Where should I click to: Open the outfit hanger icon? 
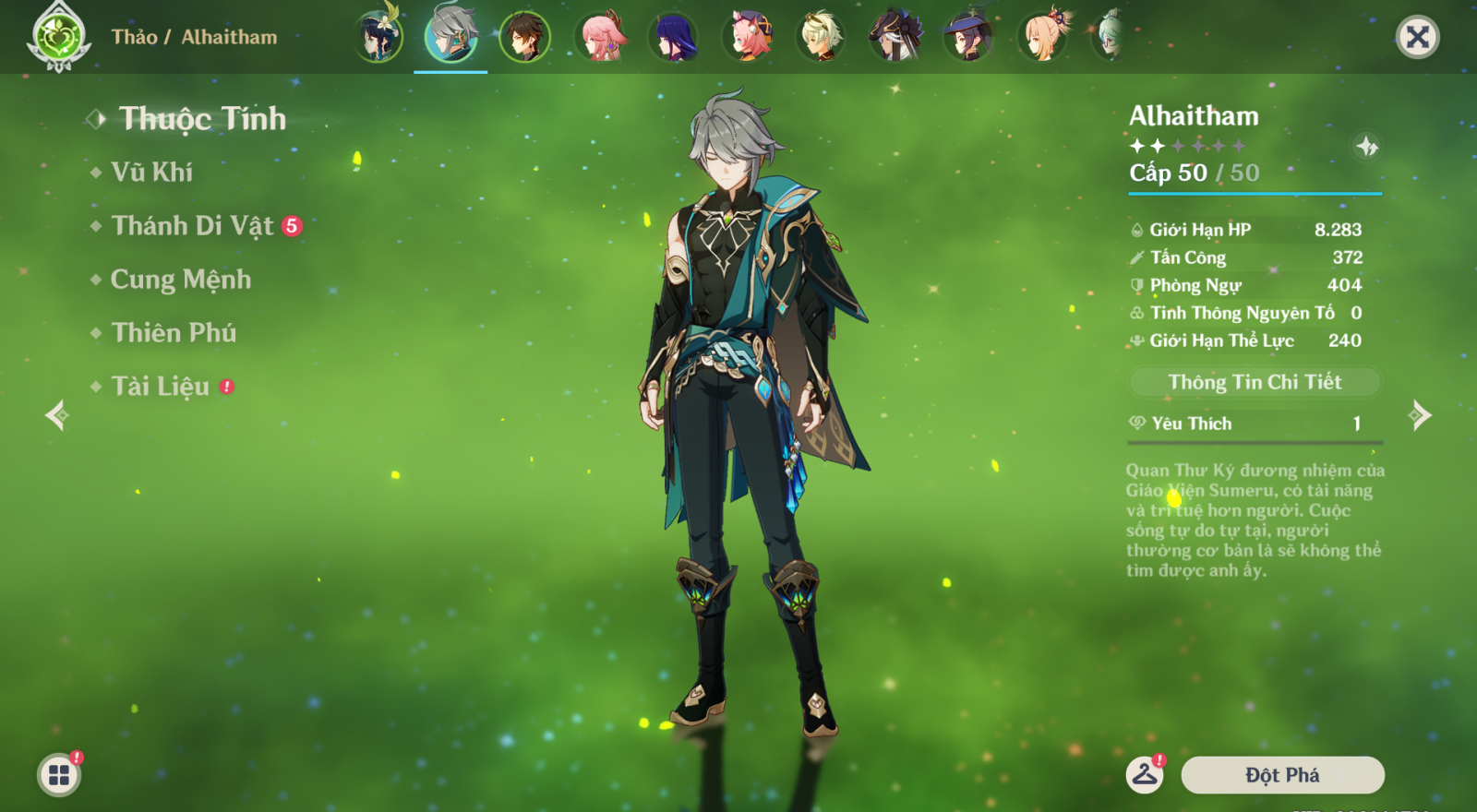click(1145, 774)
